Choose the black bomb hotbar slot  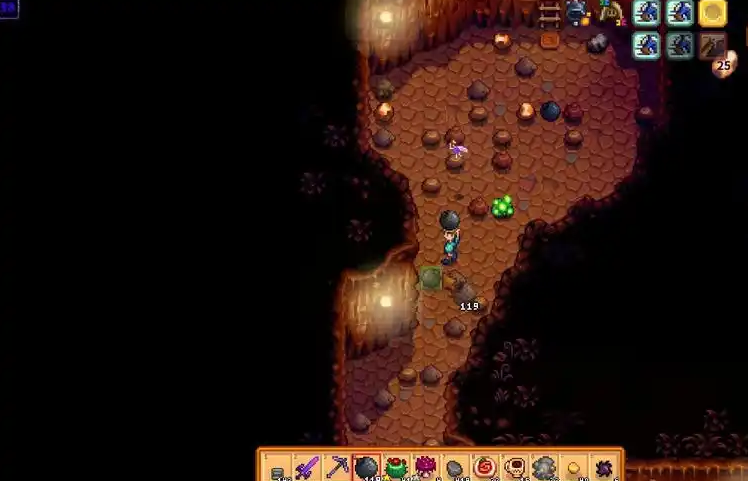point(367,467)
